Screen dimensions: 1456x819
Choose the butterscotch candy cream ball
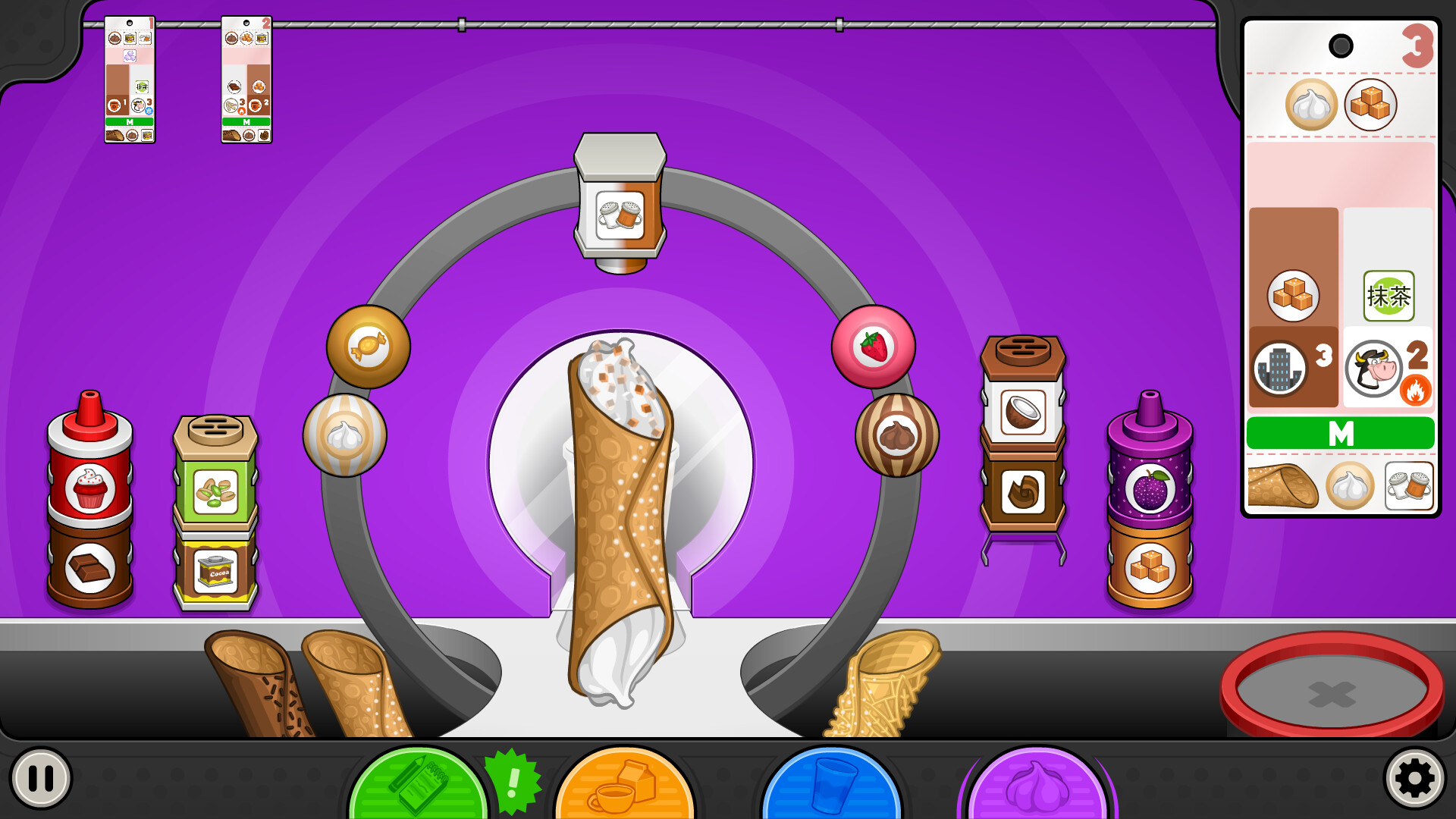(x=369, y=347)
